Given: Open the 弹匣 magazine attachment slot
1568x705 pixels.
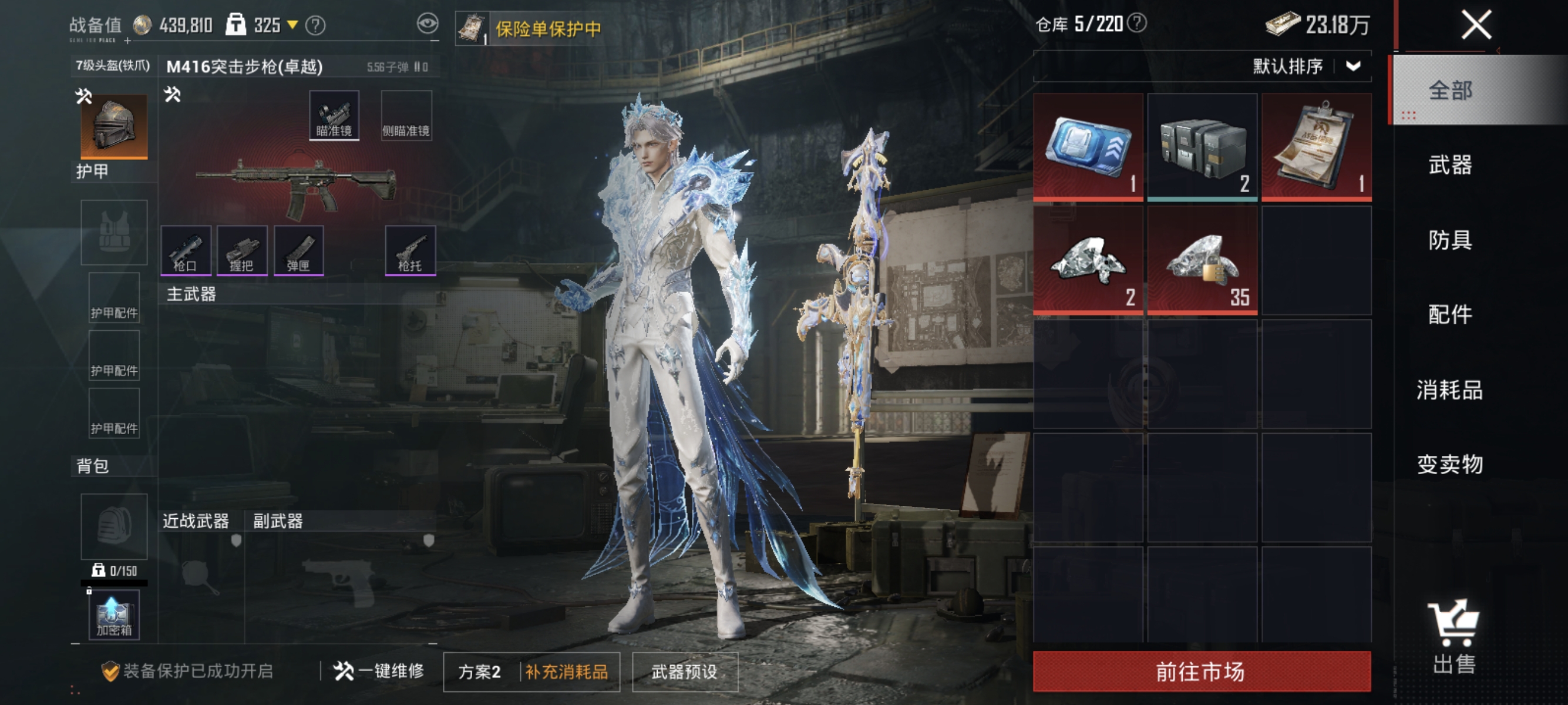Looking at the screenshot, I should coord(300,251).
